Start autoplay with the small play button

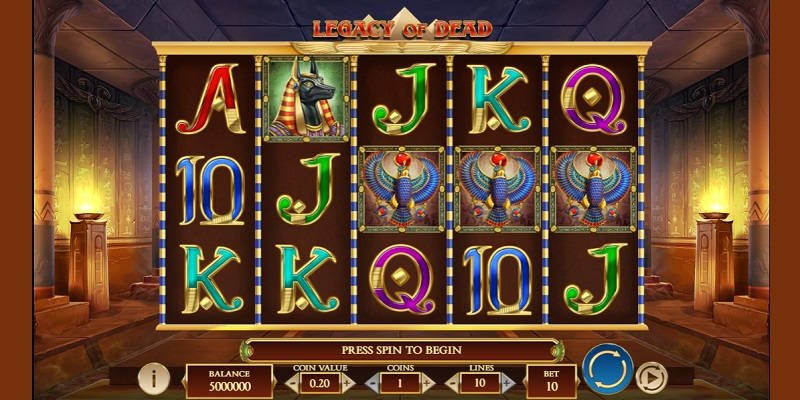click(x=651, y=377)
